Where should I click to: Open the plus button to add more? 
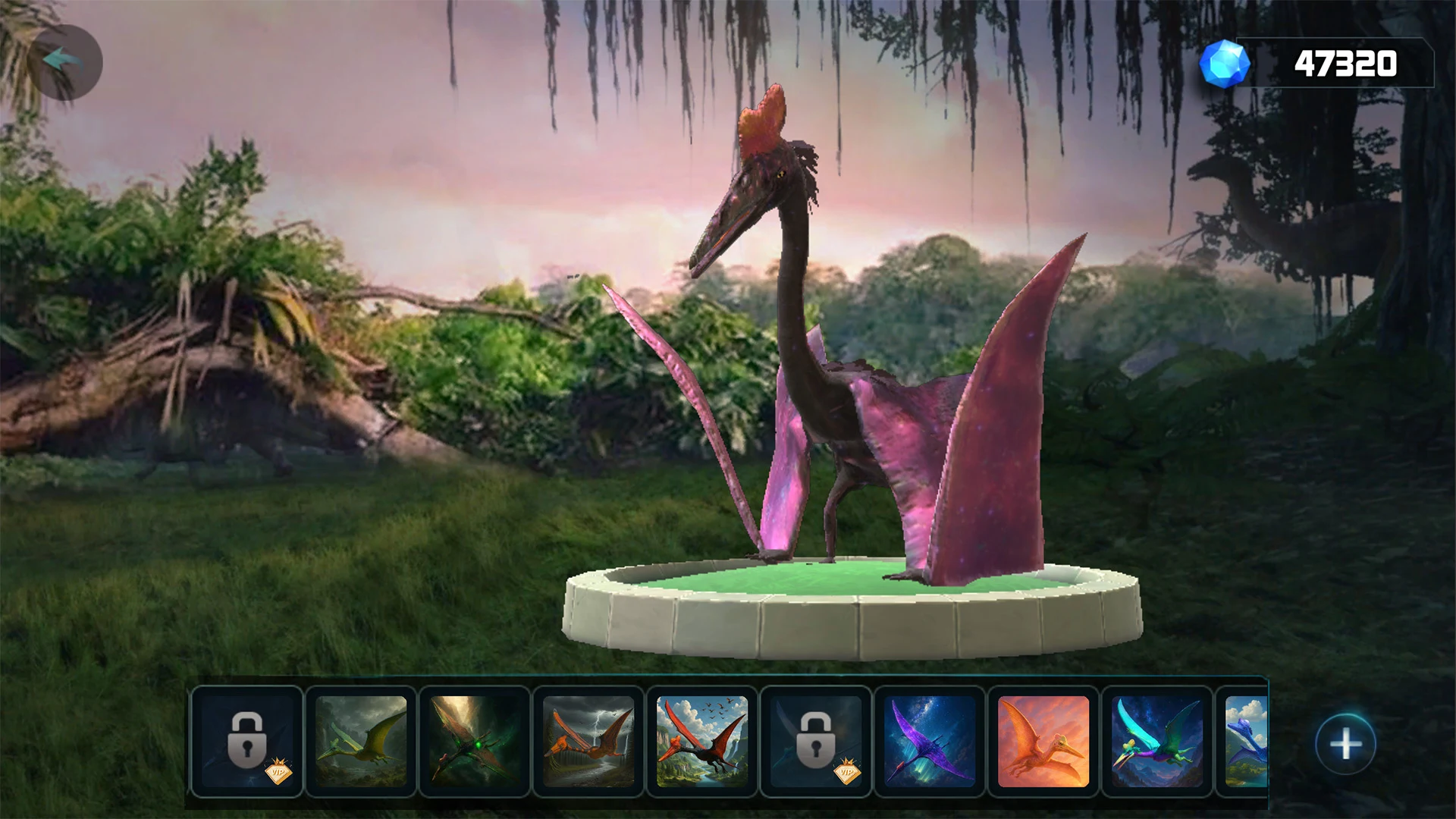1345,744
